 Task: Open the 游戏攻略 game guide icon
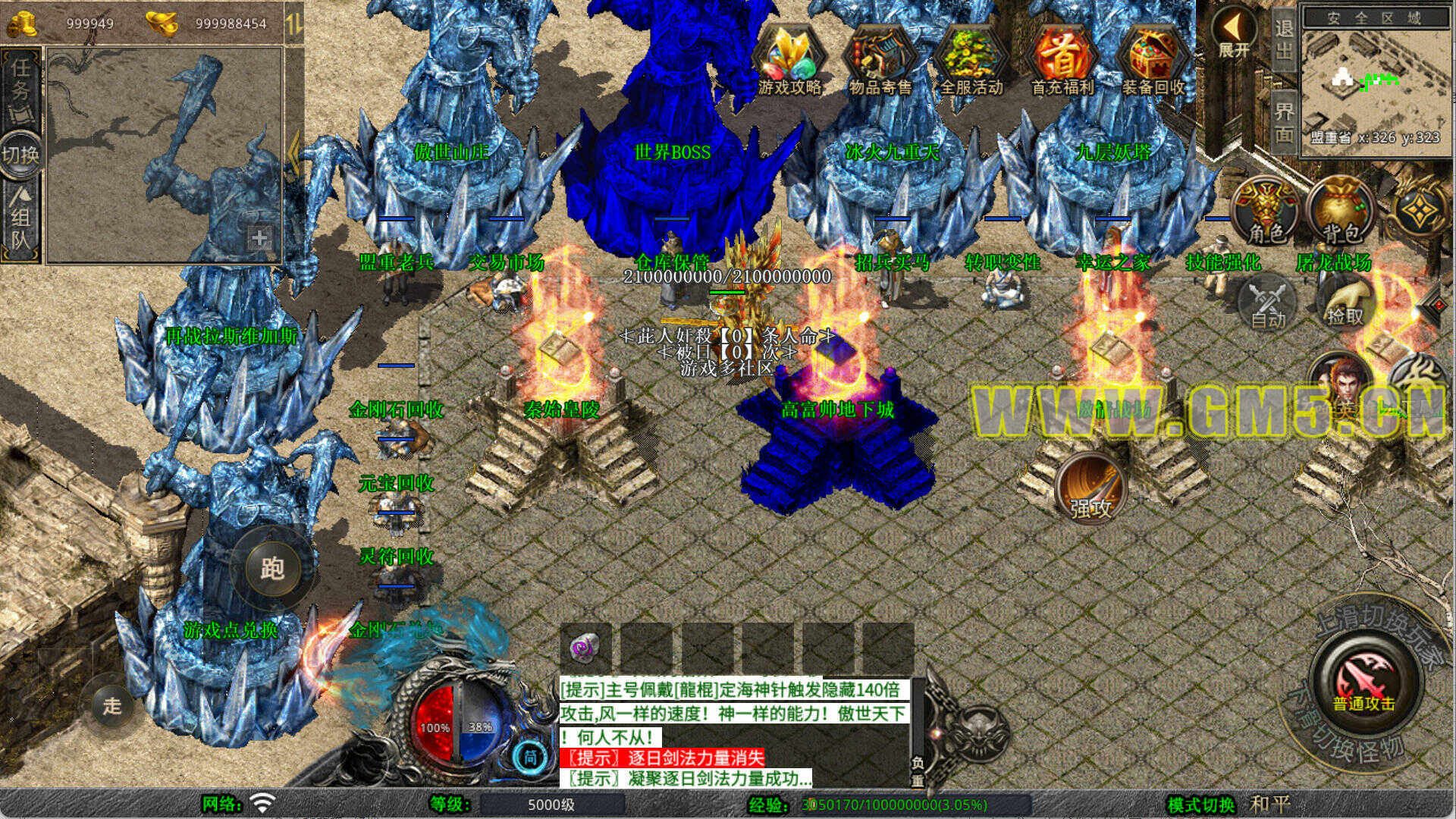[x=789, y=59]
